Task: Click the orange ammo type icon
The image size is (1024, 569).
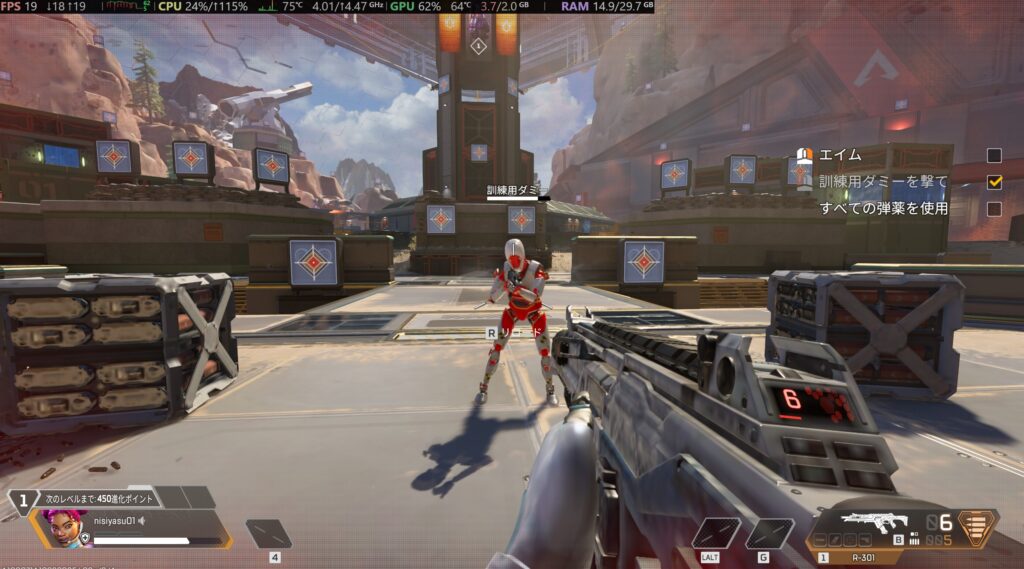Action: click(978, 528)
